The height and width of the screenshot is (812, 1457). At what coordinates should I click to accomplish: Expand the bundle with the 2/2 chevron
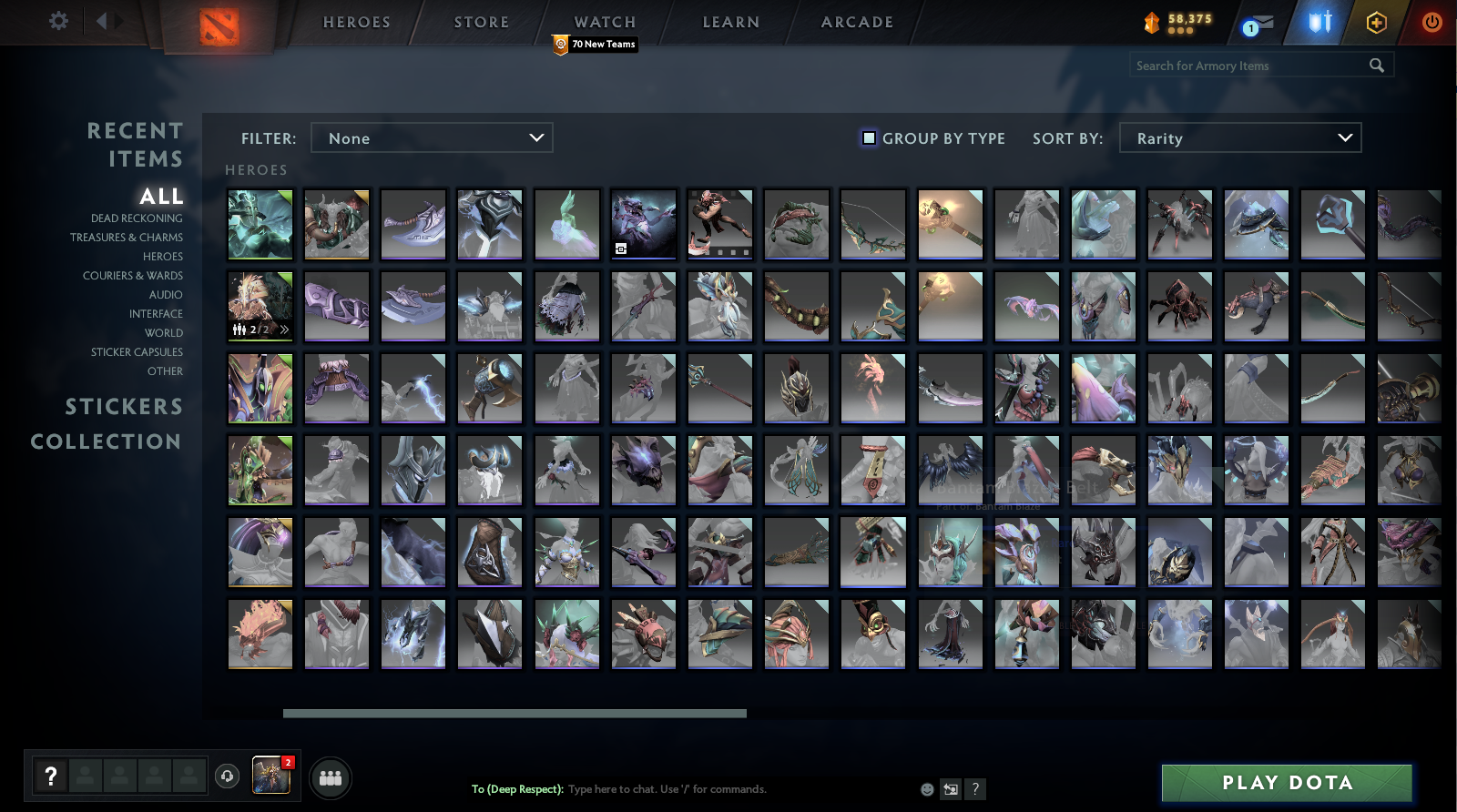pos(283,330)
